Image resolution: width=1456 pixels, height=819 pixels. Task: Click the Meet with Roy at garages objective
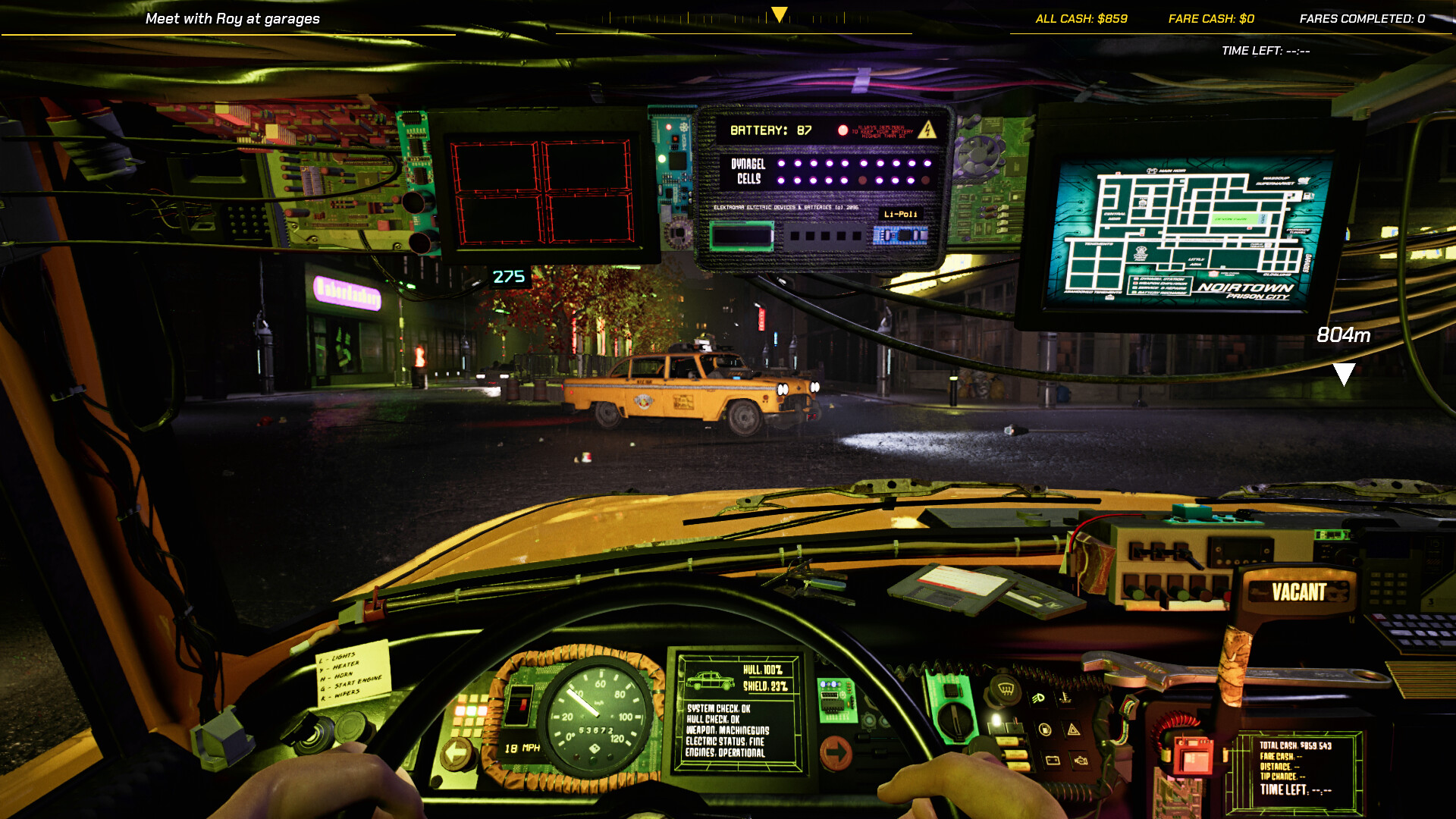[x=231, y=18]
